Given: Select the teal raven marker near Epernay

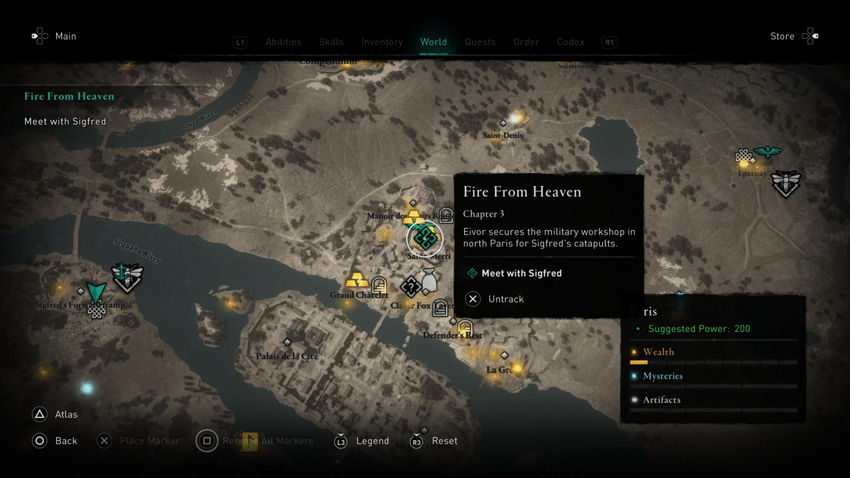Looking at the screenshot, I should tap(767, 153).
